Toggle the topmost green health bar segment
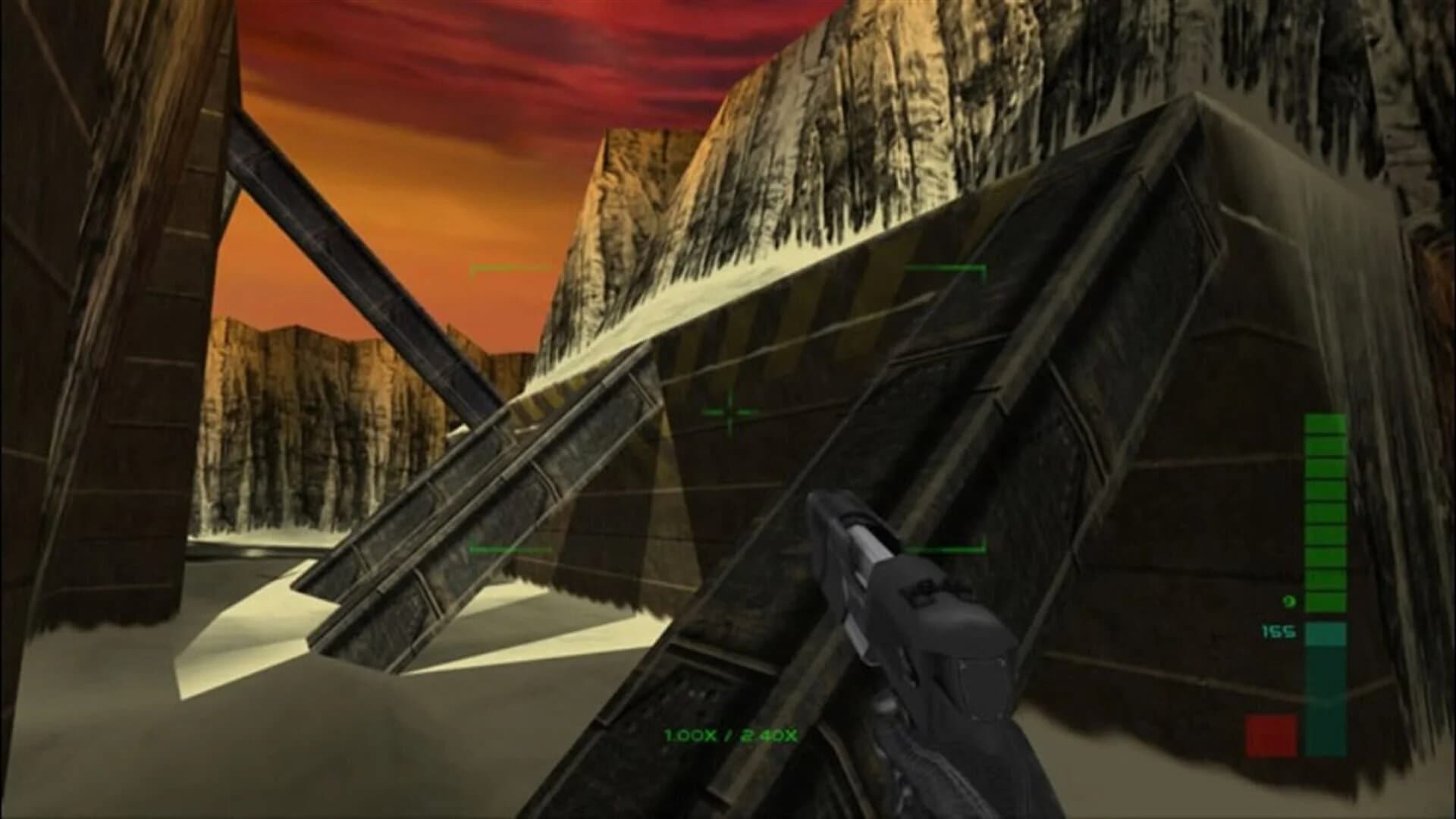The image size is (1456, 819). click(x=1326, y=425)
